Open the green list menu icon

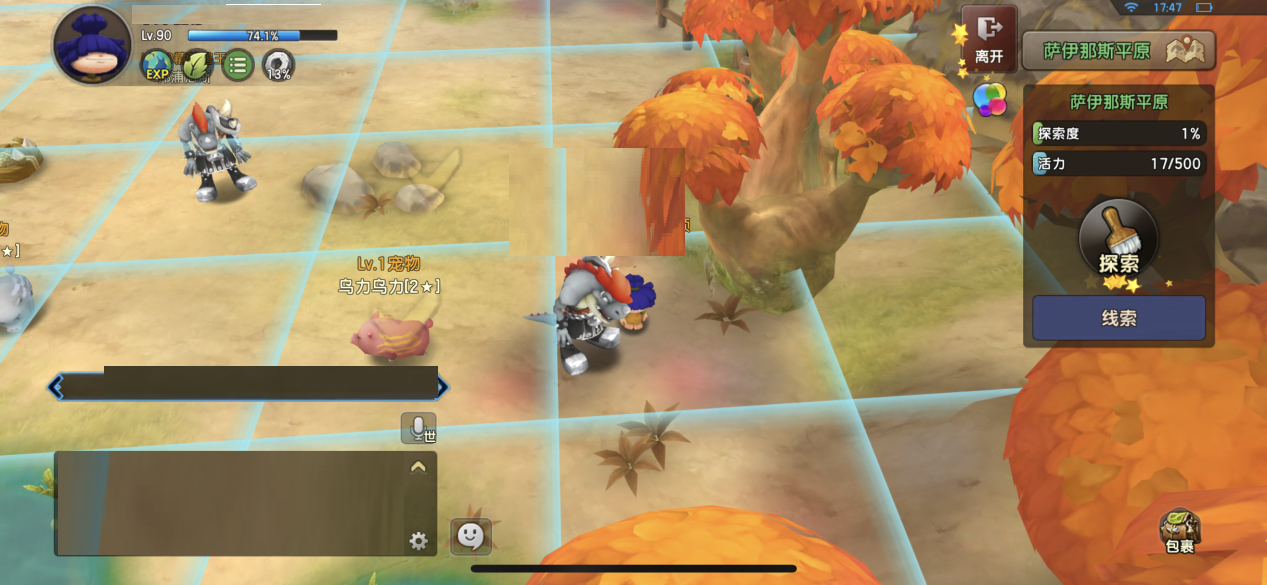(x=238, y=67)
